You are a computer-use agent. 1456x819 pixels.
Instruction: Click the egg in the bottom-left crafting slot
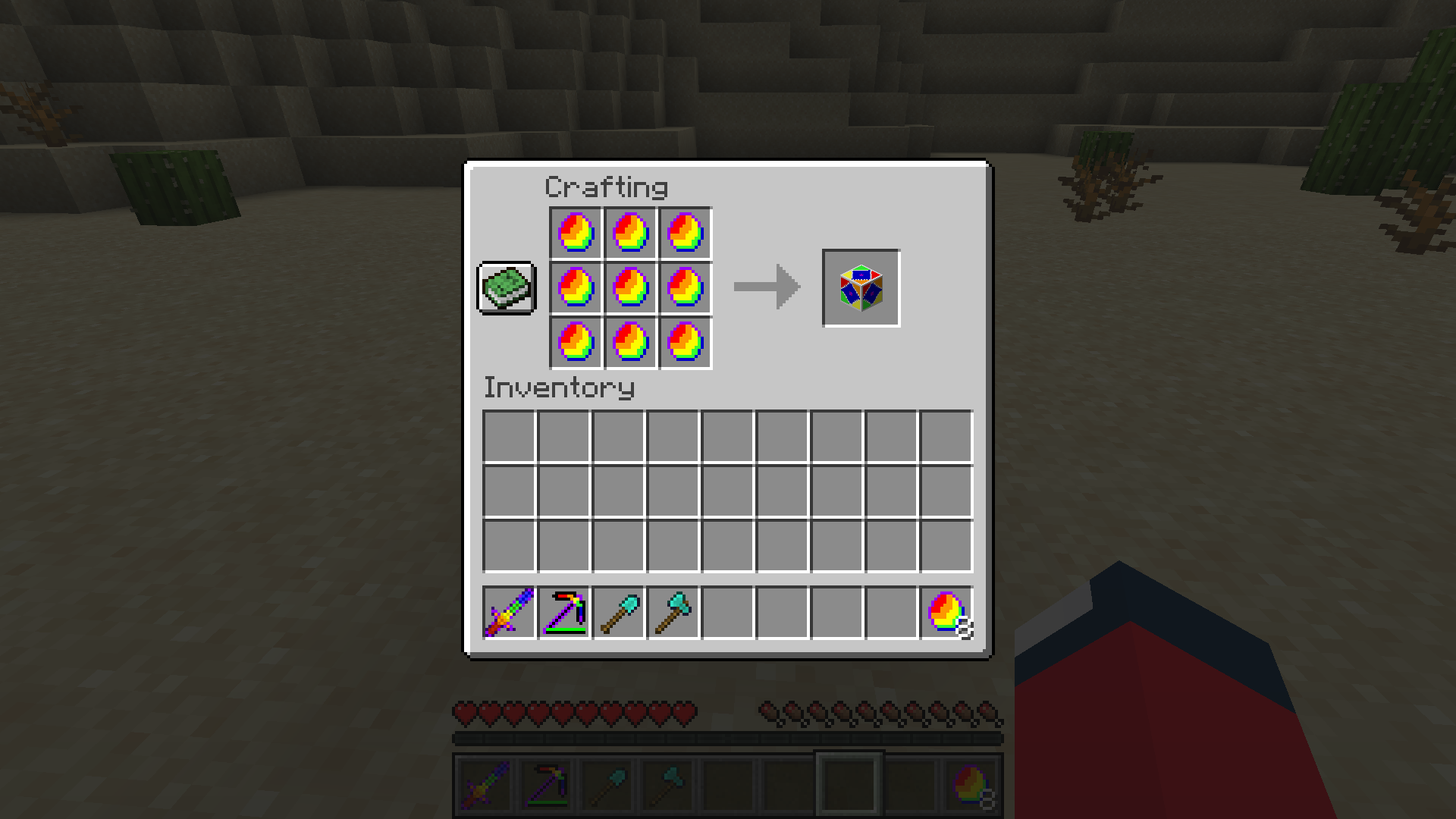(x=574, y=344)
